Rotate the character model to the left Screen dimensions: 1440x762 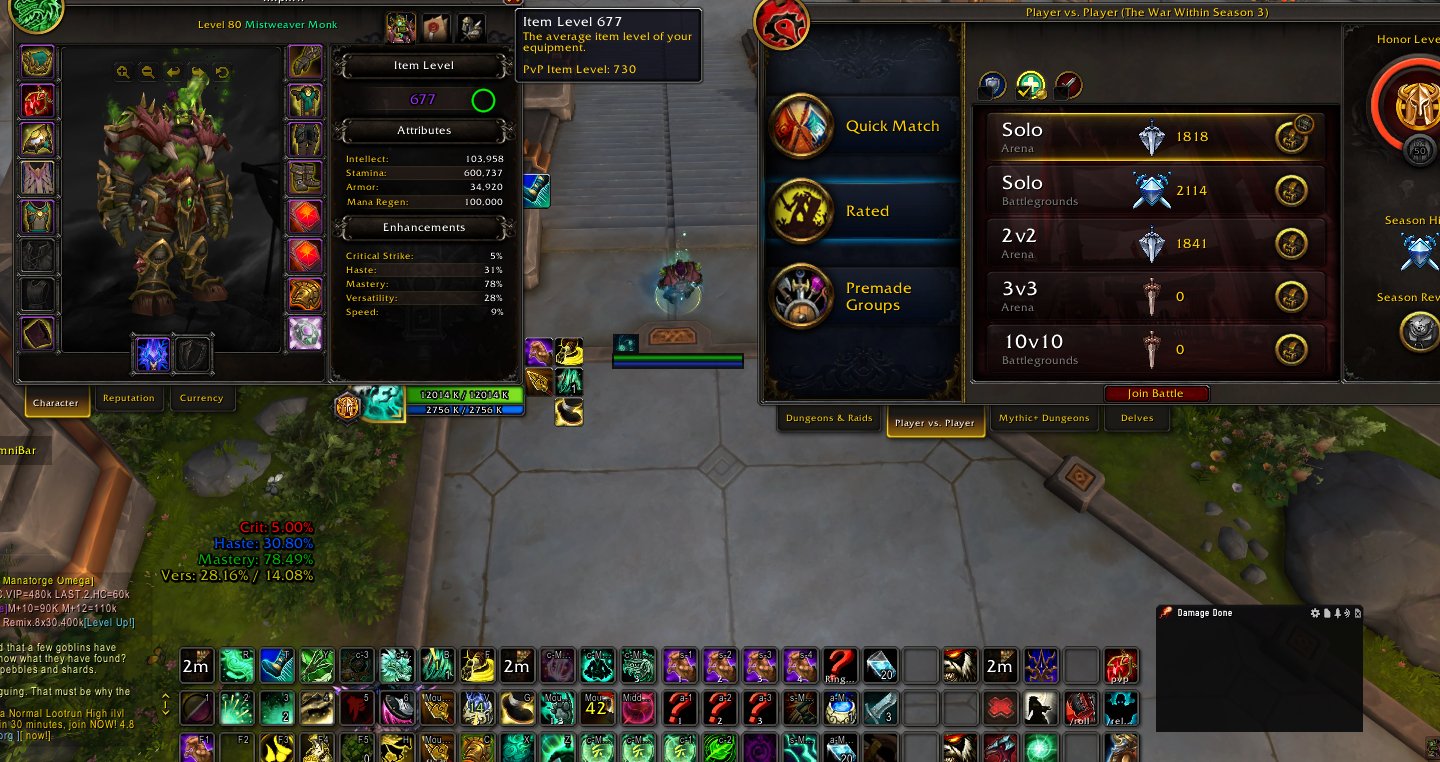tap(173, 72)
